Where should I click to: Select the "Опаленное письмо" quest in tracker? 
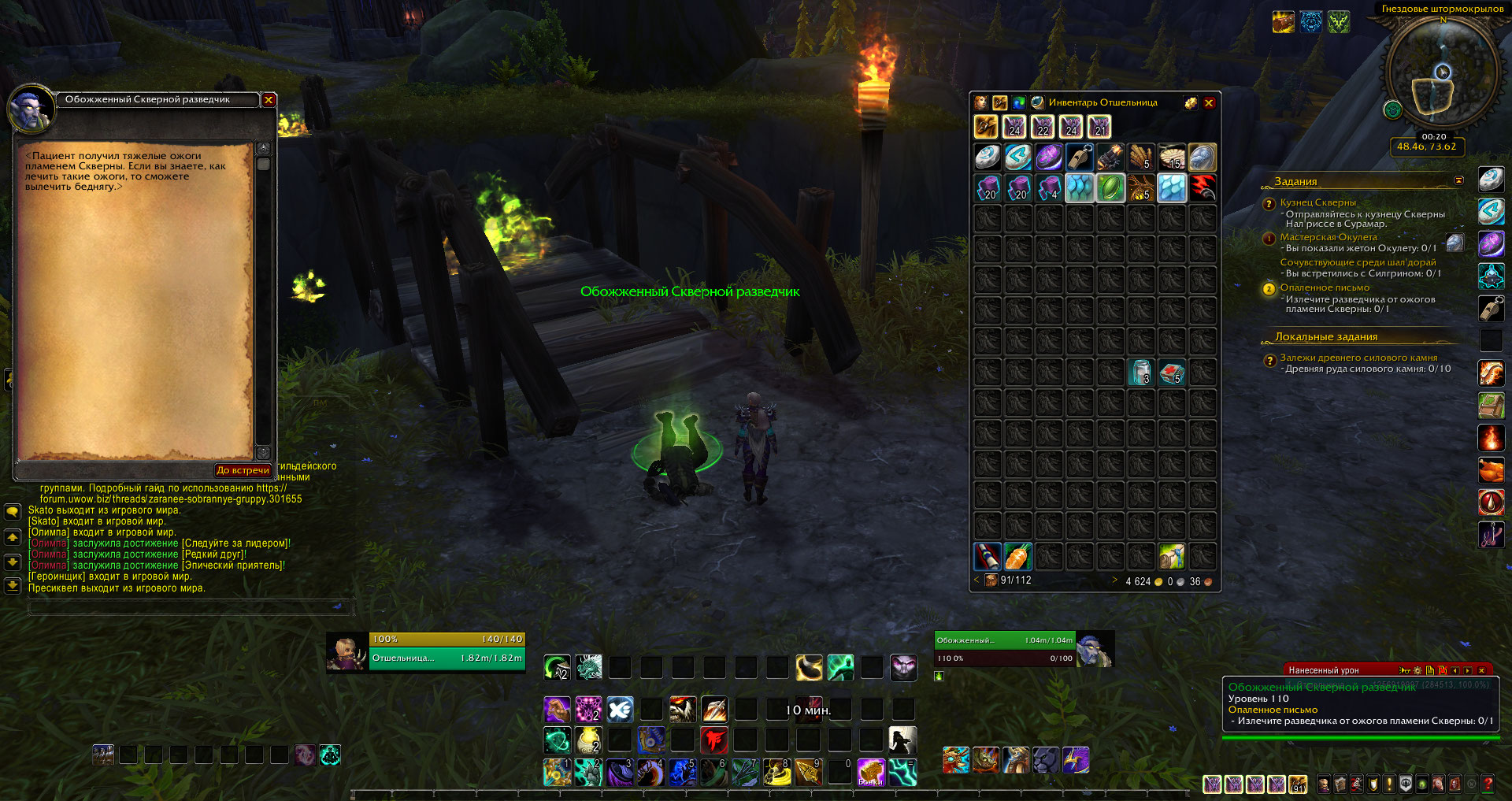(1325, 287)
